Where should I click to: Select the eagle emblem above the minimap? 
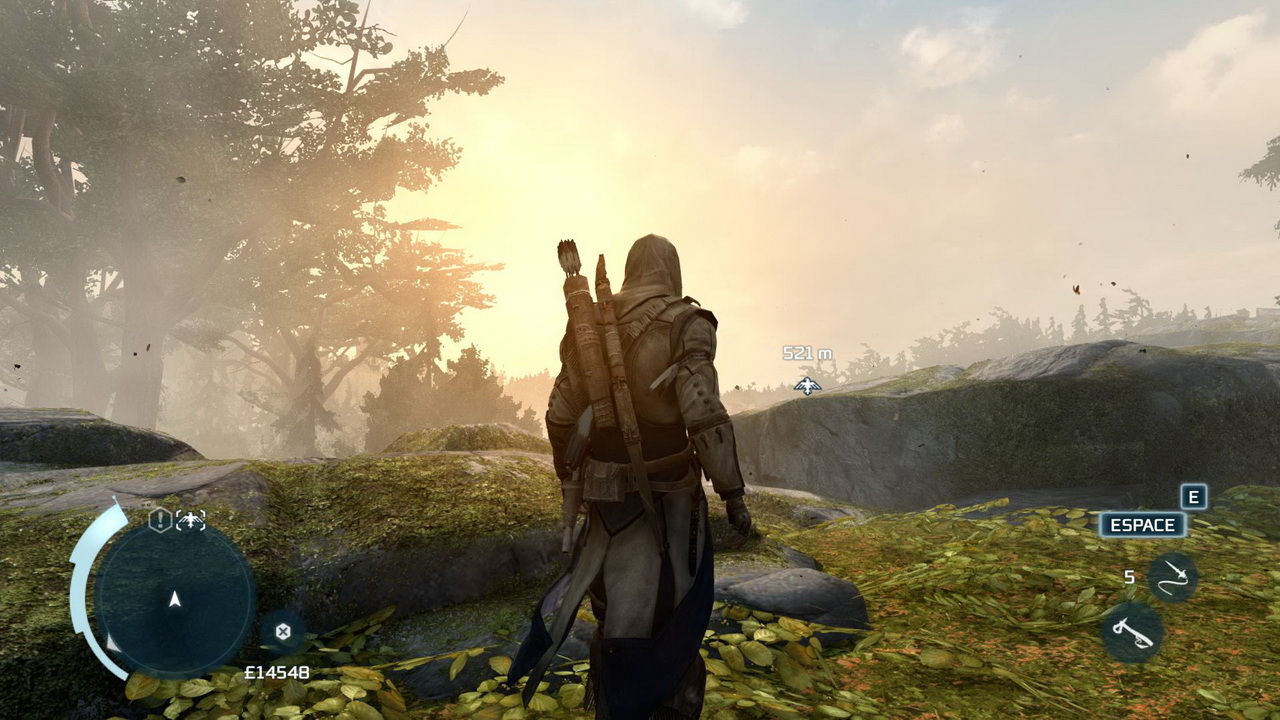pos(191,519)
